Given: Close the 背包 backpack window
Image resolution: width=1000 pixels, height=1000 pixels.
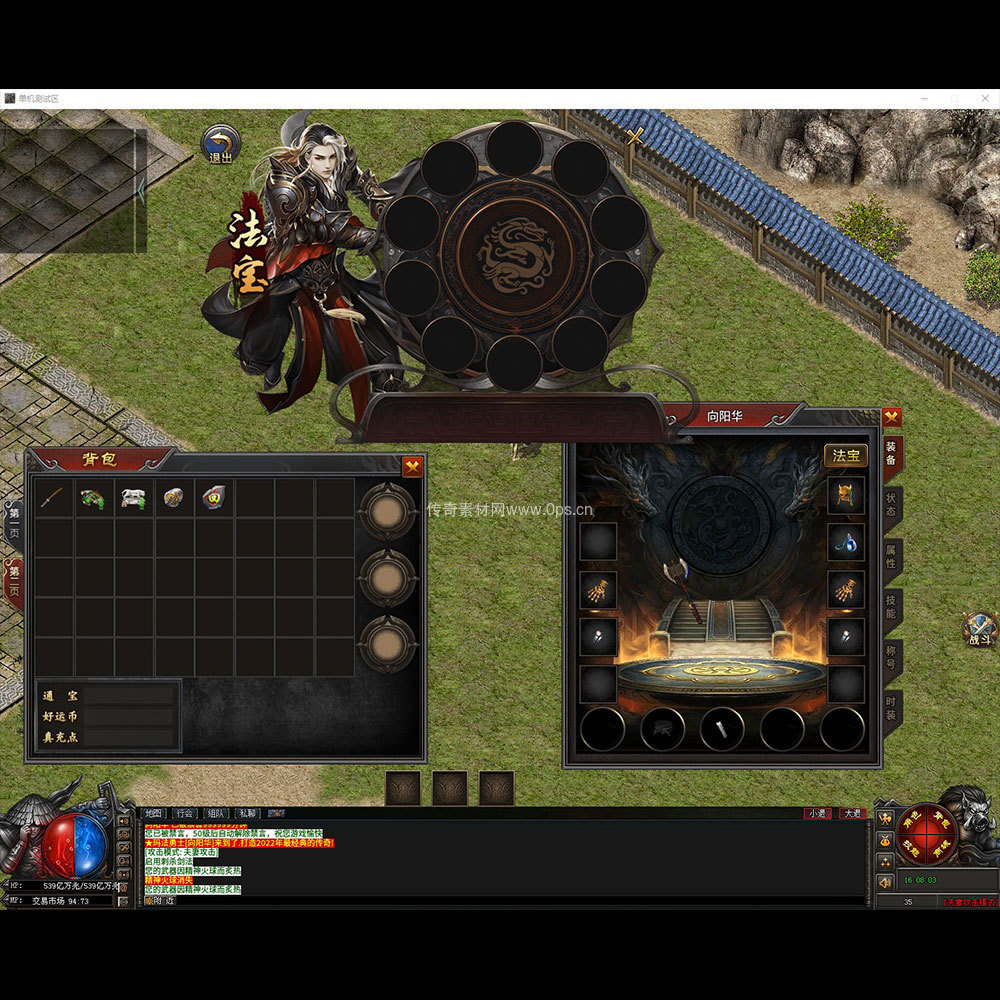Looking at the screenshot, I should point(412,466).
